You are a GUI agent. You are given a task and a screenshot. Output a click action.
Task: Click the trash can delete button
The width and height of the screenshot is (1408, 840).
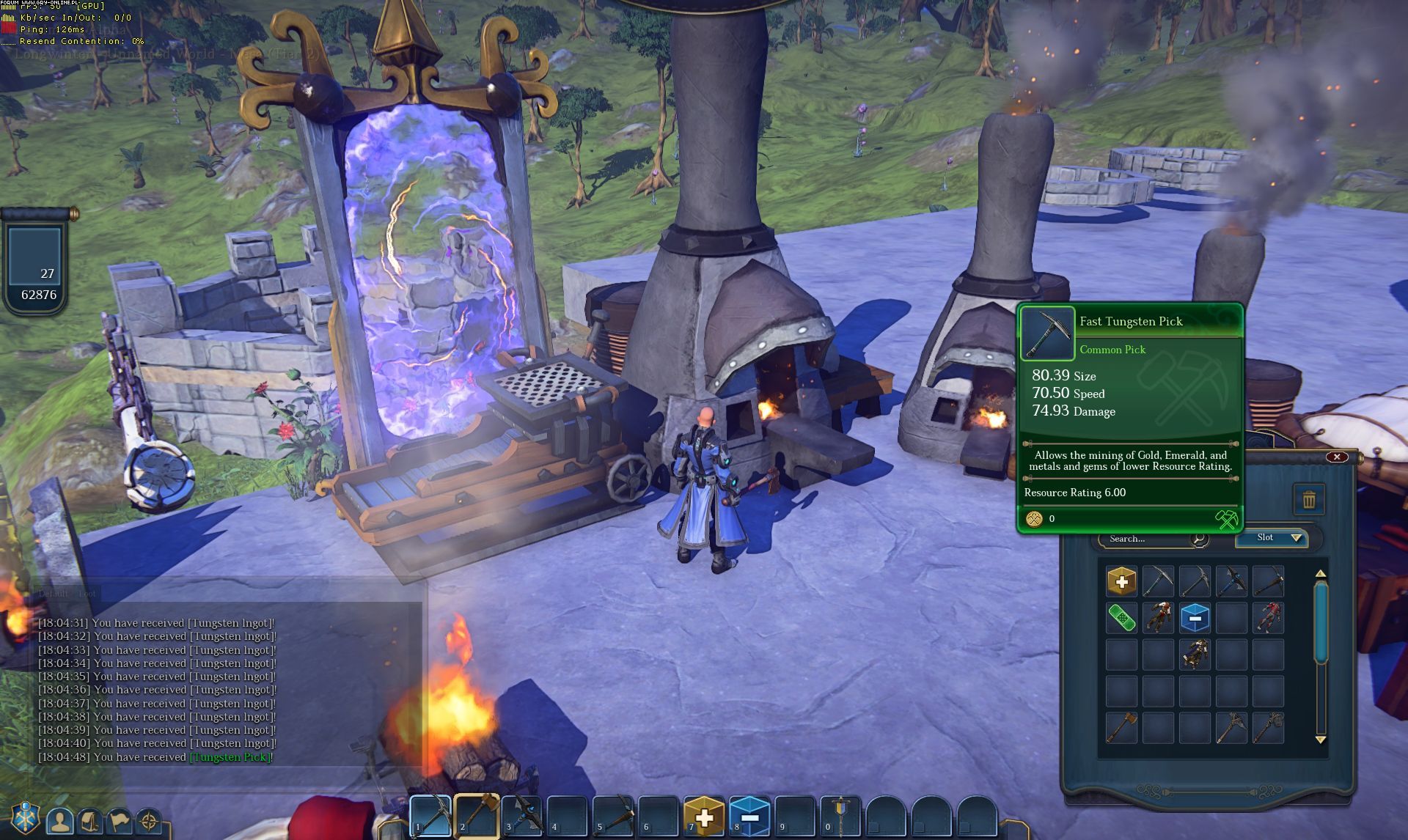click(x=1309, y=501)
